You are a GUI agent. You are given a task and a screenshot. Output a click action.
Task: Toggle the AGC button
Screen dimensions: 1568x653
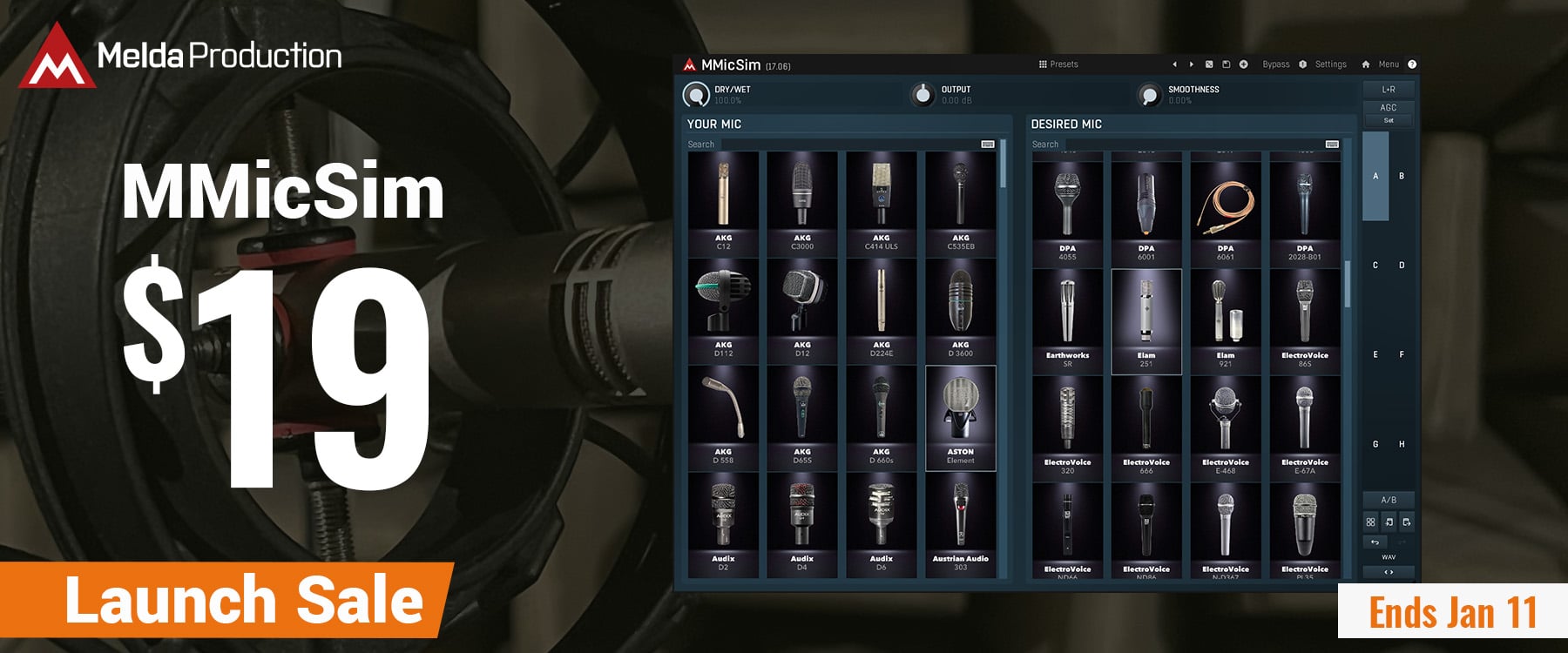1389,107
